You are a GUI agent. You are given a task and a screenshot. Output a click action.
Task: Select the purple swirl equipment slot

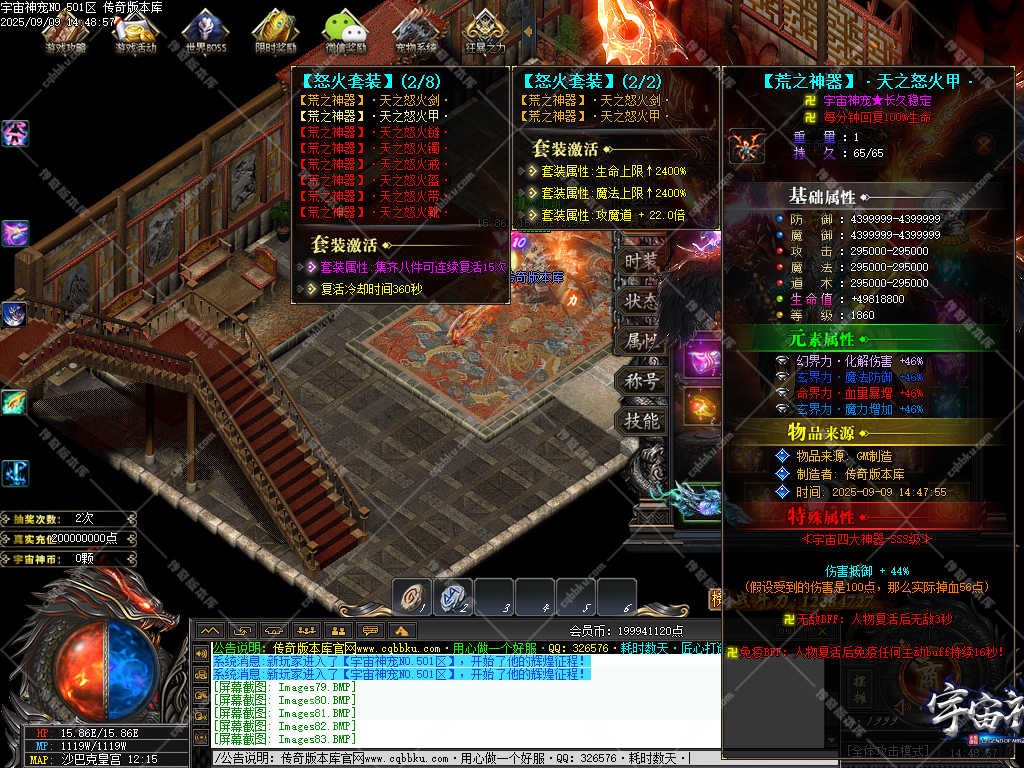[x=702, y=359]
